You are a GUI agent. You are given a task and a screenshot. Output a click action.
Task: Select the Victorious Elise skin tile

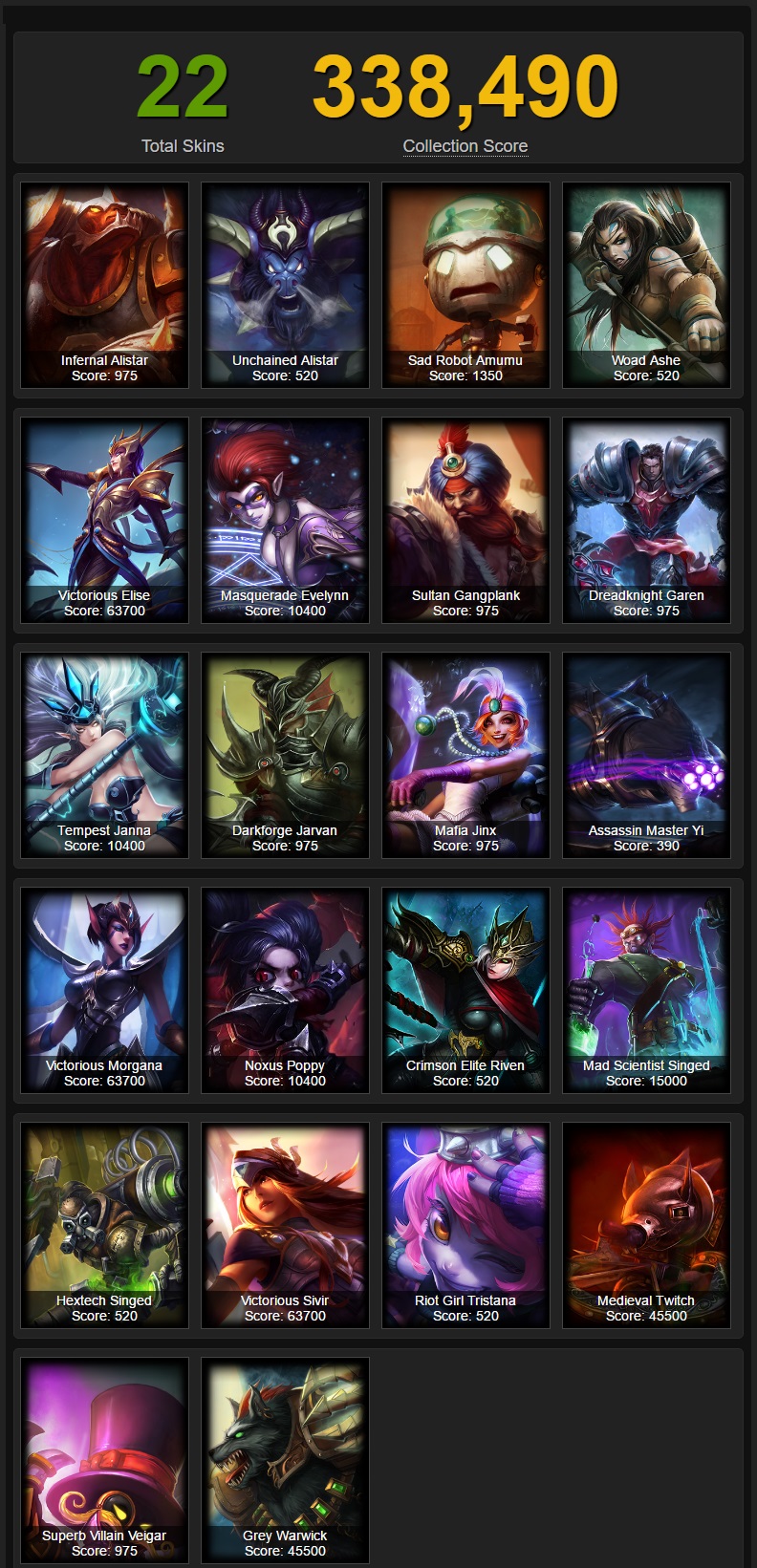[x=104, y=520]
